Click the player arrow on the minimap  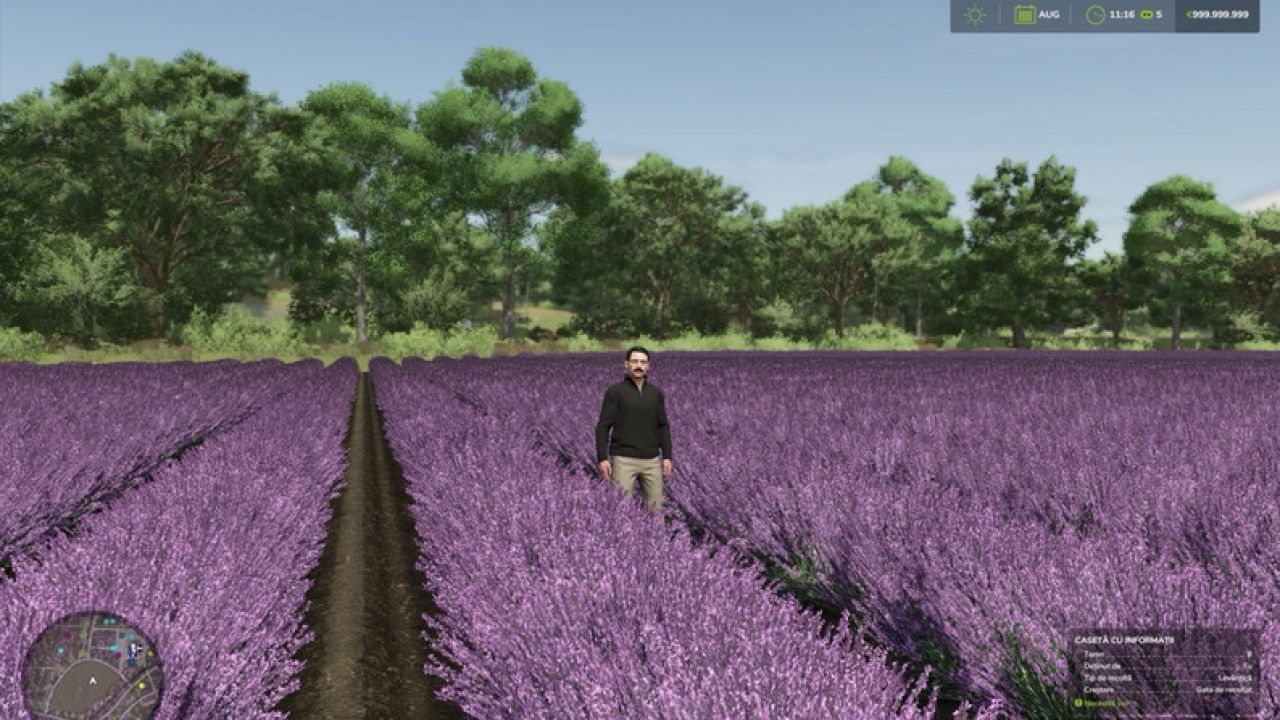(93, 680)
